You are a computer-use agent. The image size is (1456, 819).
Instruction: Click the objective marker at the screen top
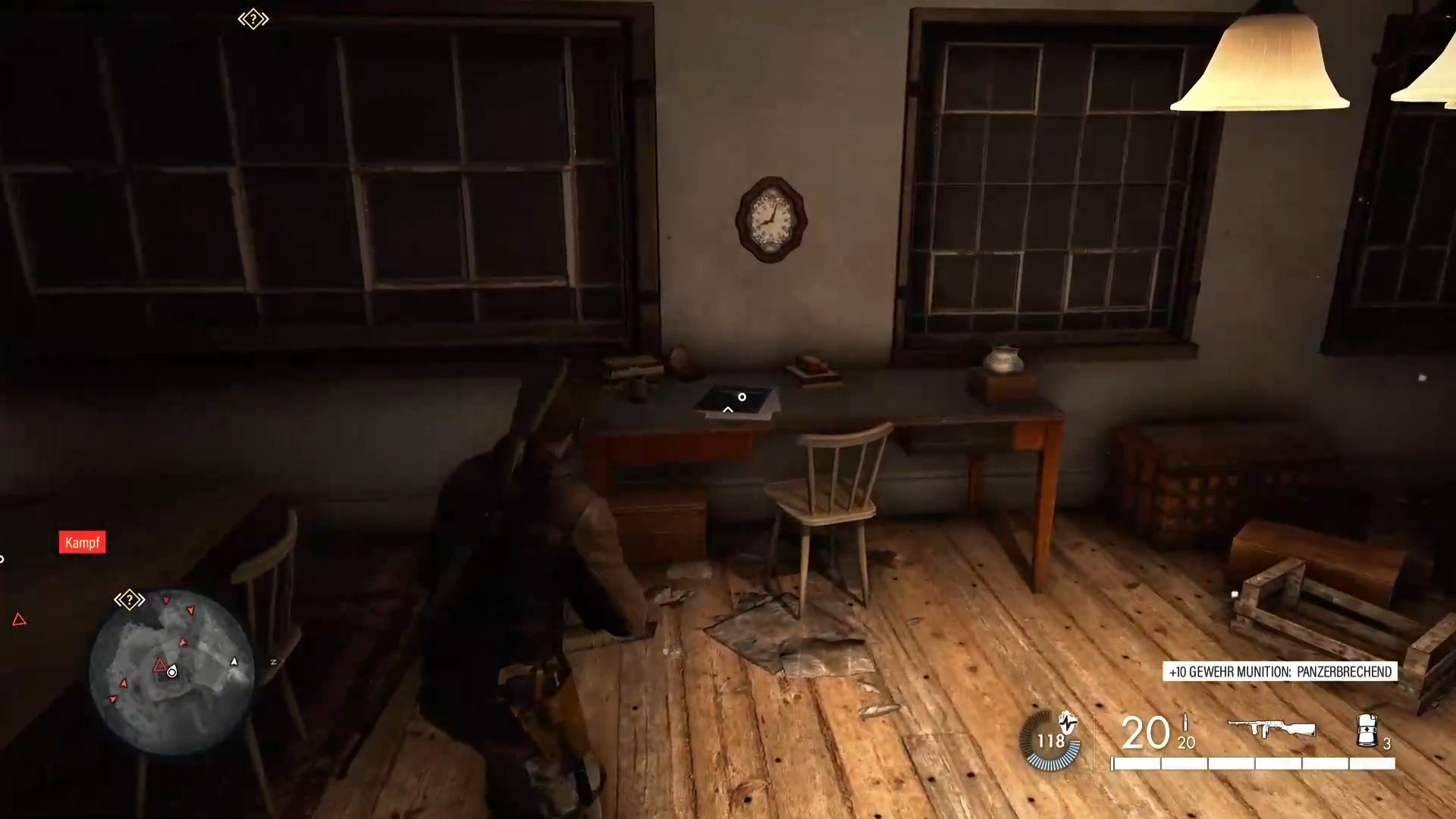tap(253, 19)
